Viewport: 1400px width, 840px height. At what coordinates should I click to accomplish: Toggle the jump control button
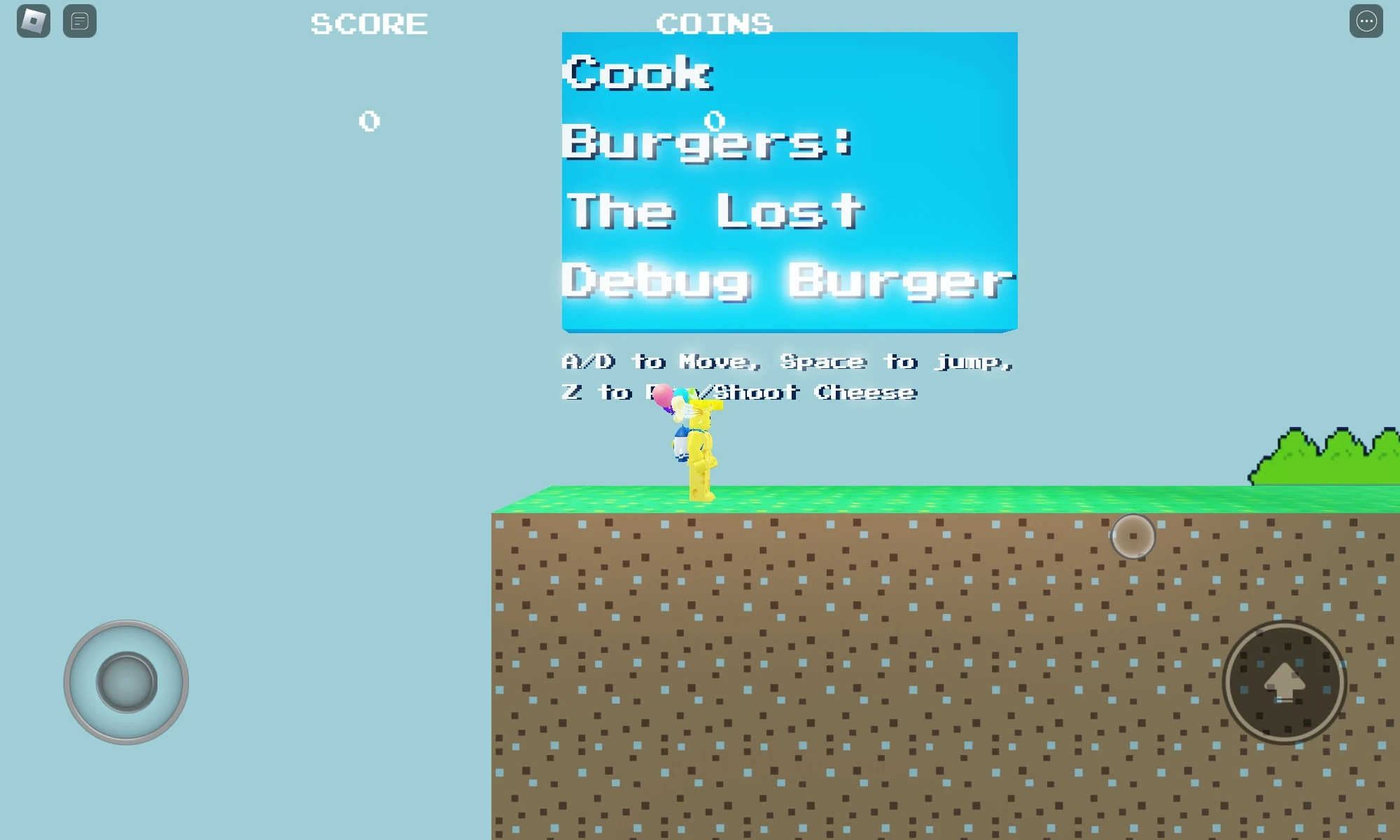(1284, 682)
